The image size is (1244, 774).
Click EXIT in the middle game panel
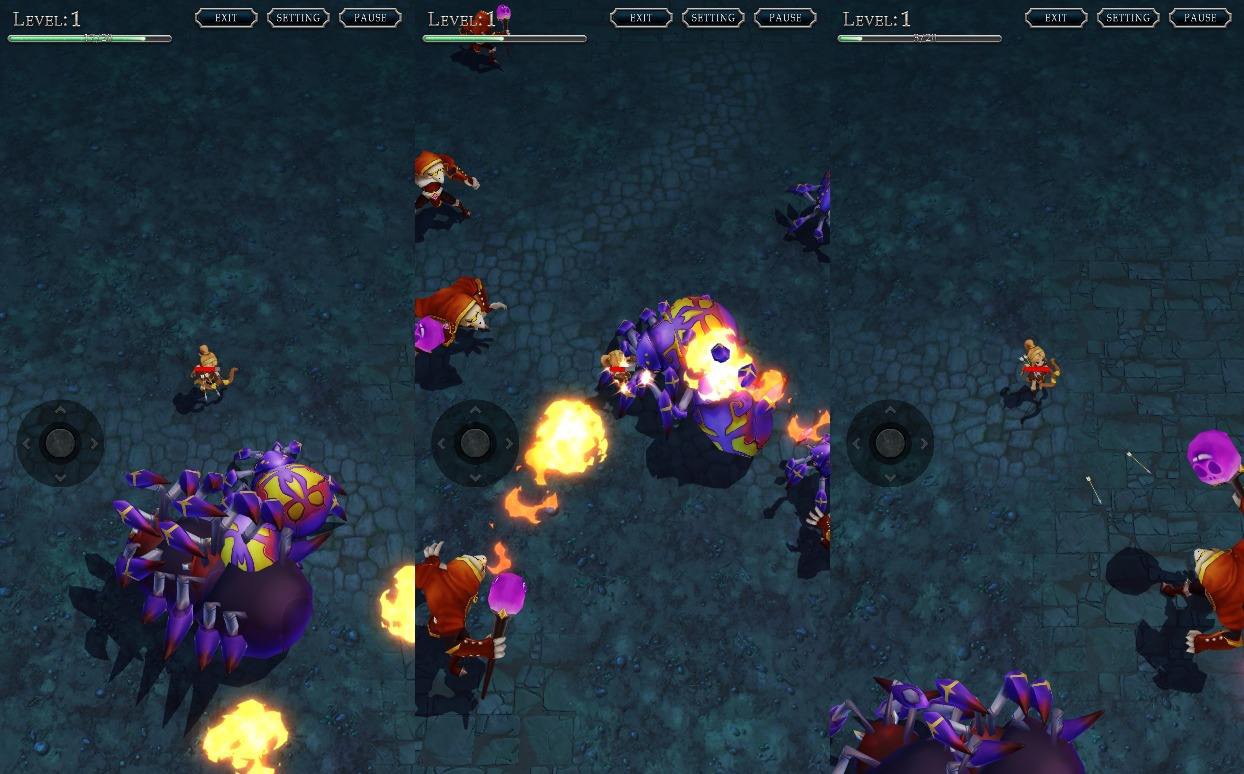click(641, 18)
